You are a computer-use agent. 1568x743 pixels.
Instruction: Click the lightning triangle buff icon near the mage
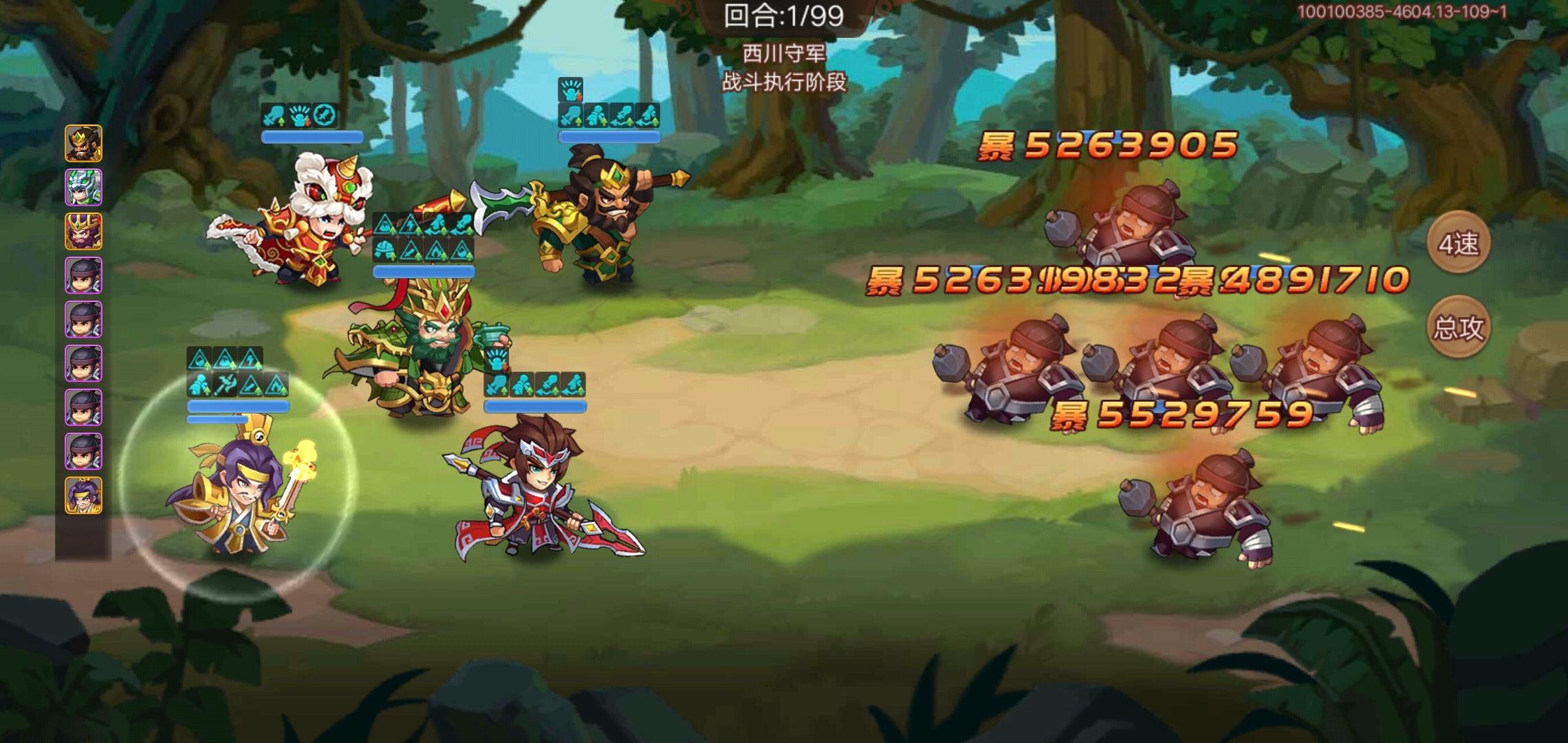251,359
